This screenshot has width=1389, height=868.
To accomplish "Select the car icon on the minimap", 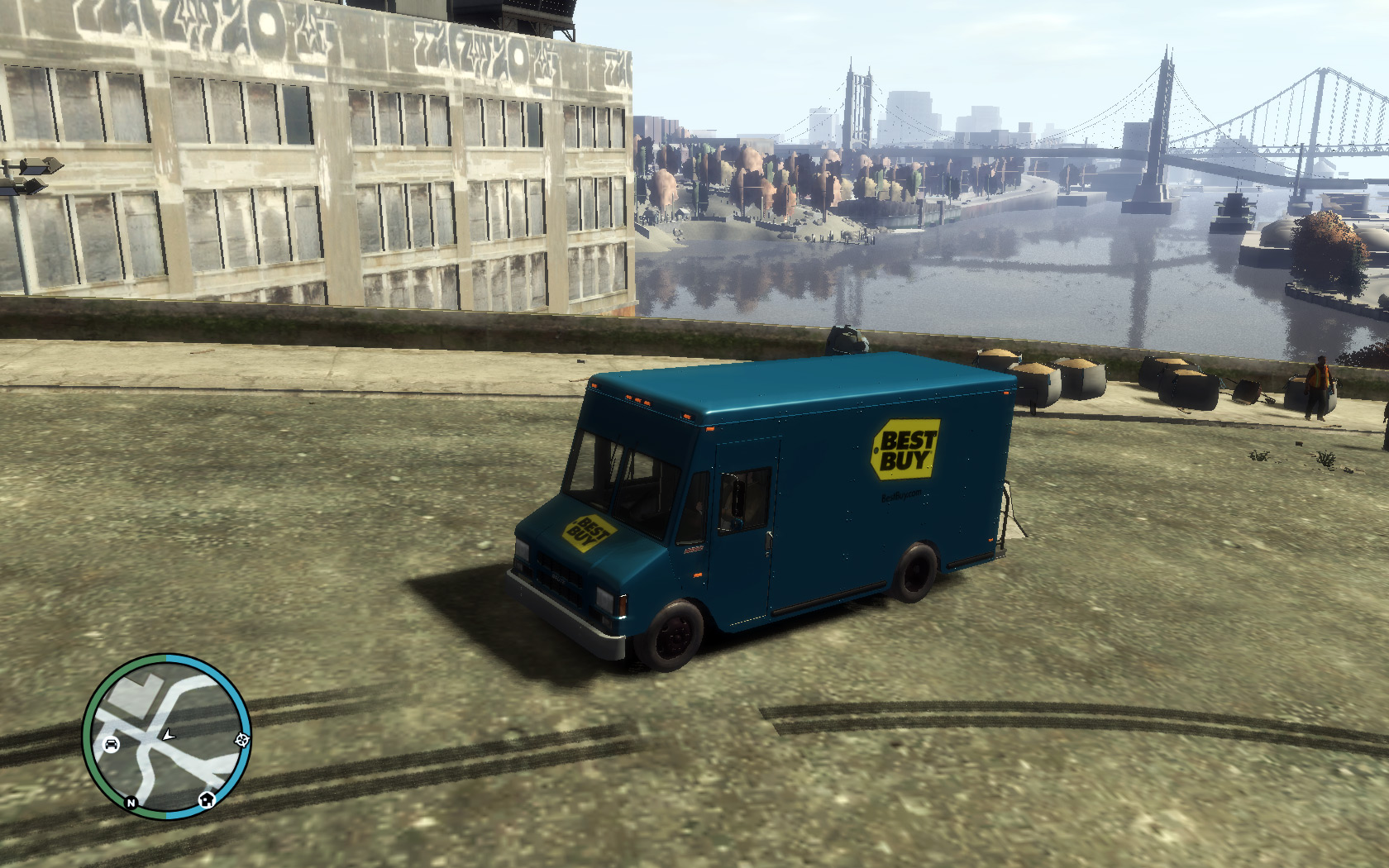I will point(111,745).
